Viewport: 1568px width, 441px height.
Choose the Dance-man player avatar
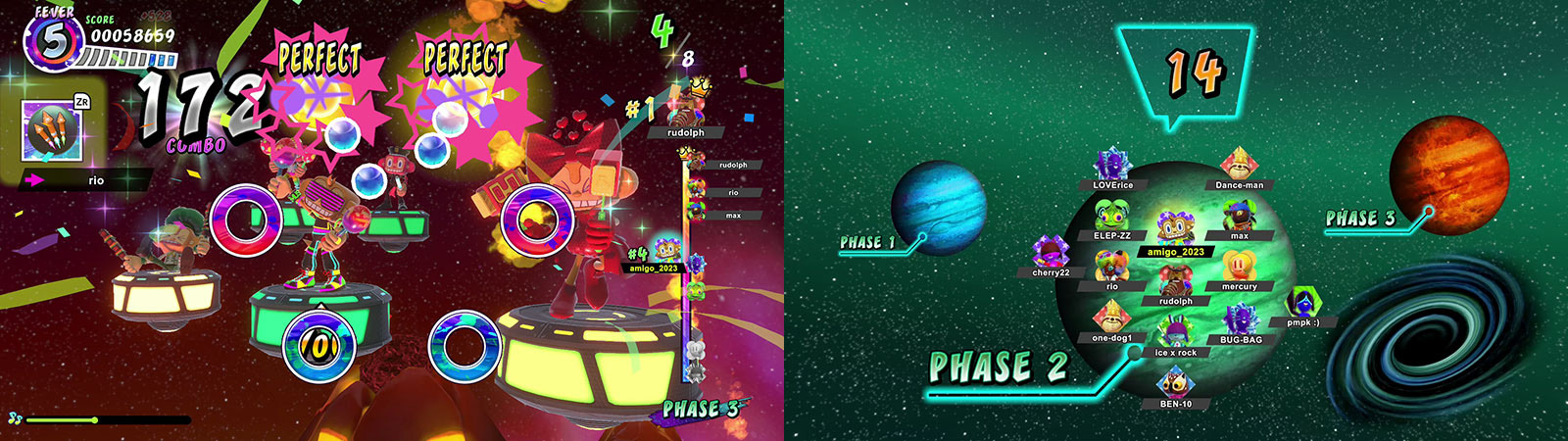click(1239, 164)
